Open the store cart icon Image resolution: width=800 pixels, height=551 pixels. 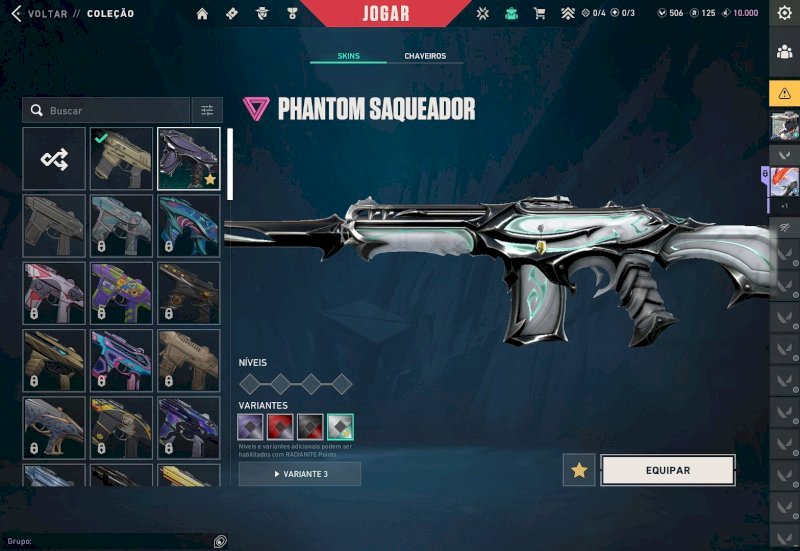pyautogui.click(x=539, y=14)
